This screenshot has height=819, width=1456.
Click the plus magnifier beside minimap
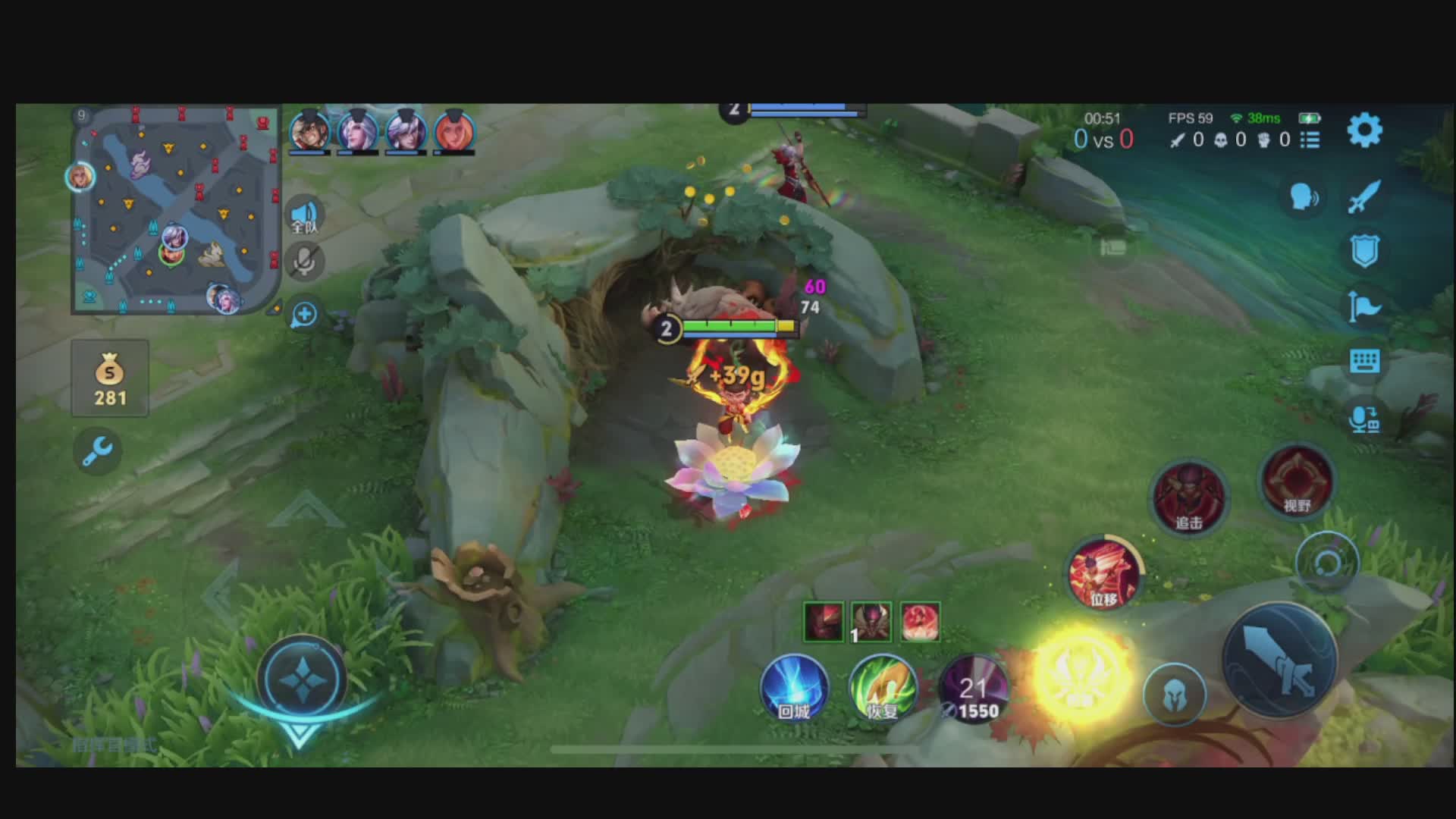click(x=304, y=314)
